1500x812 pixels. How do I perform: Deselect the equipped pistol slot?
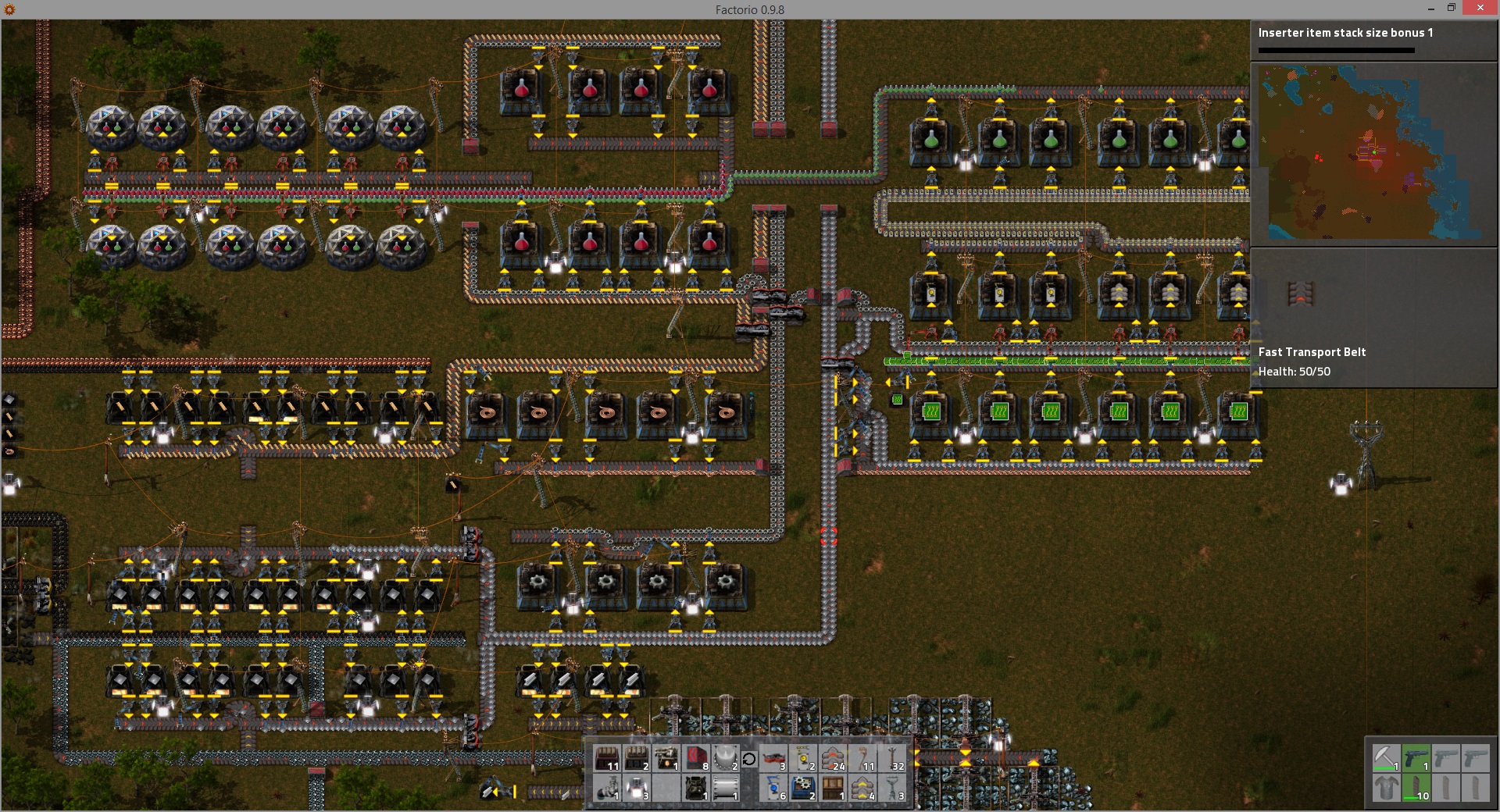click(1416, 757)
